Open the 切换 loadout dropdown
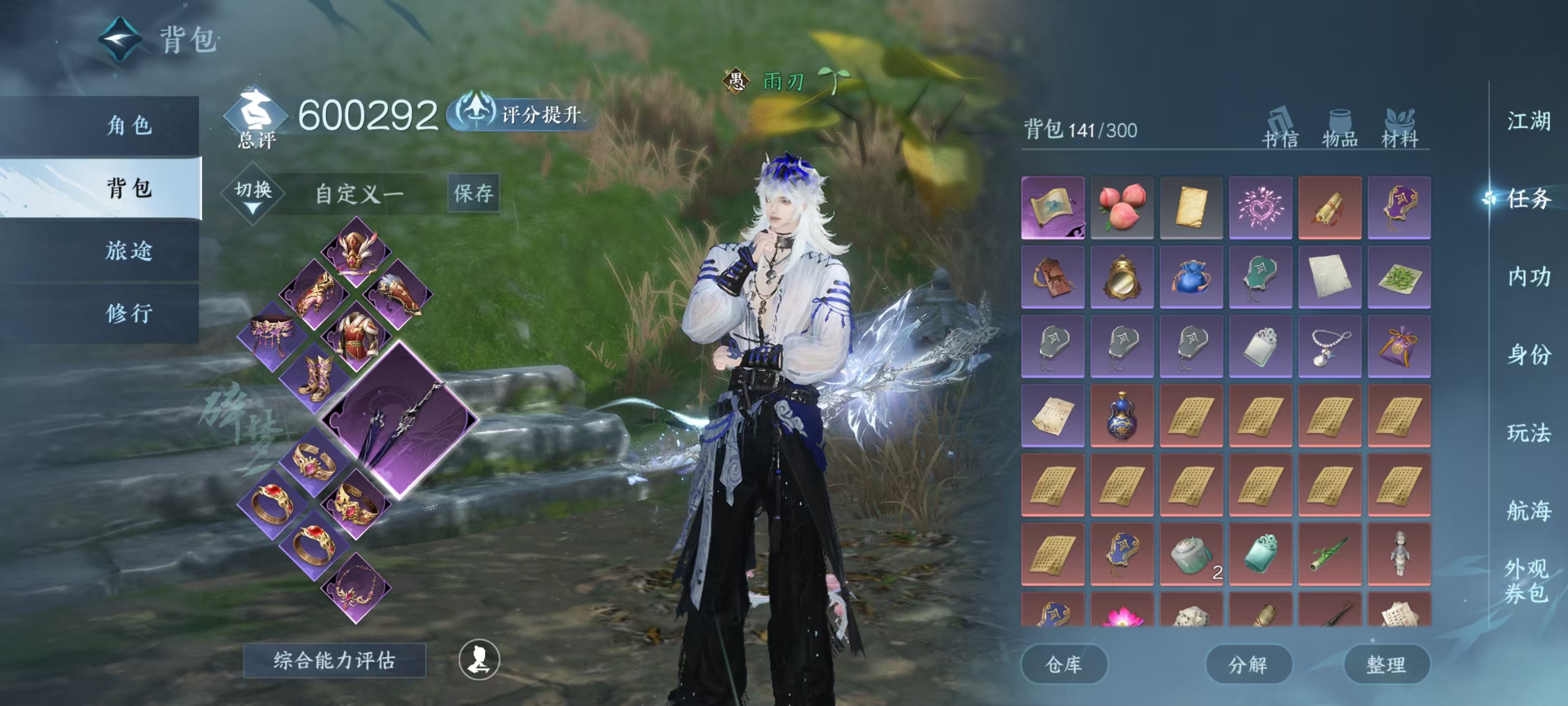1568x706 pixels. pos(253,194)
